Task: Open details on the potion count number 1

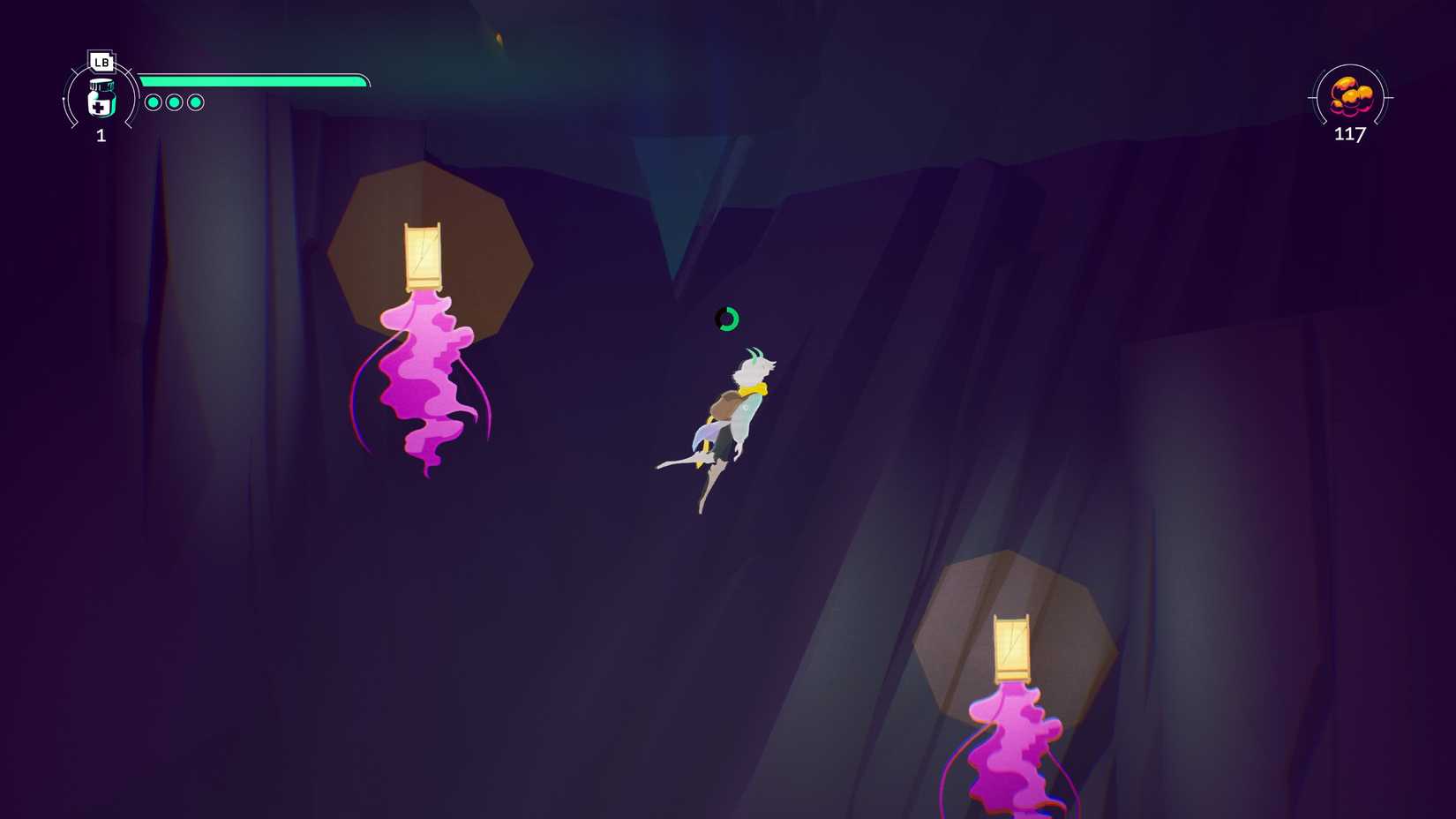Action: 101,135
